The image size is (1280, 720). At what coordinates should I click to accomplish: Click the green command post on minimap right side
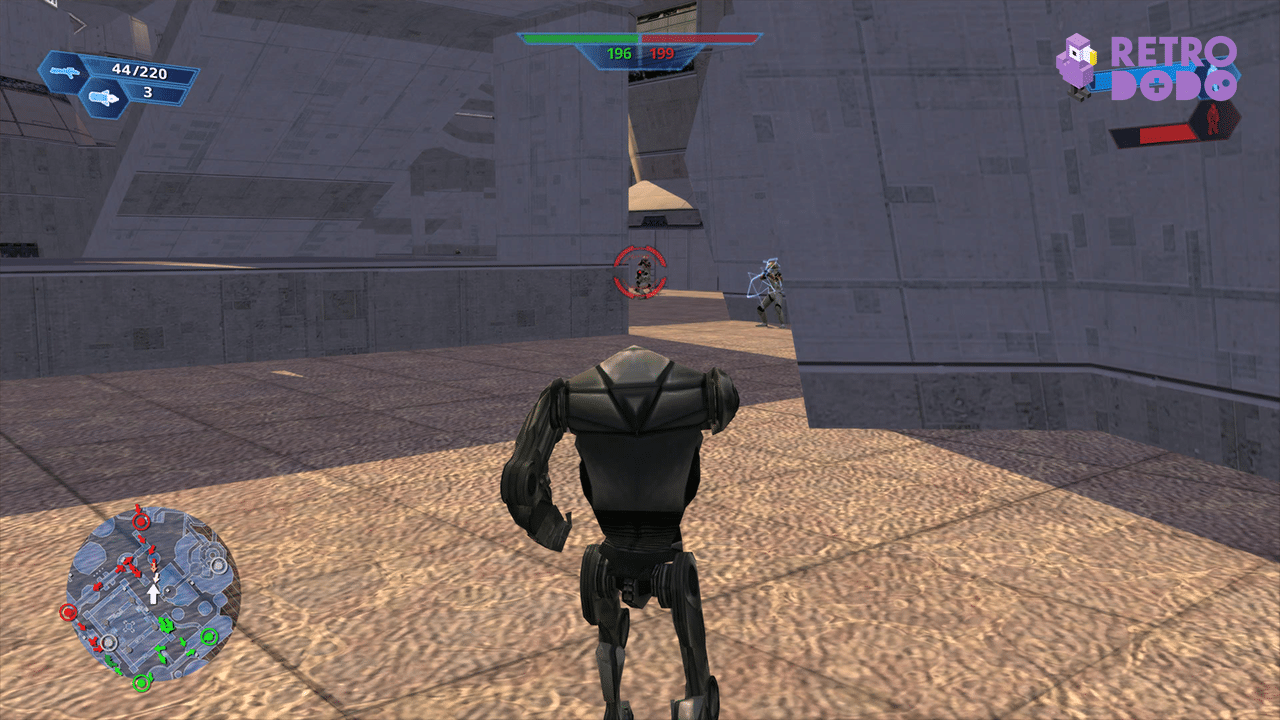coord(210,636)
